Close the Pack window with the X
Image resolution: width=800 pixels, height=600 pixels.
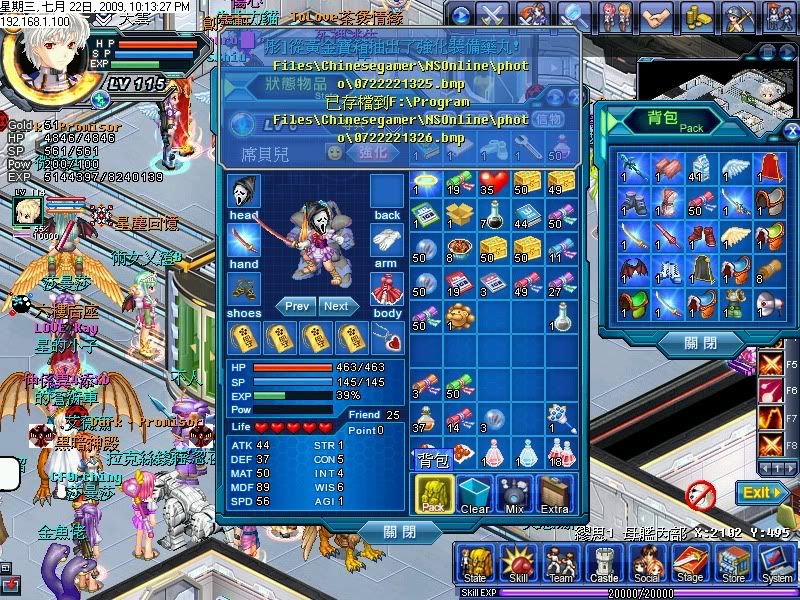[791, 129]
